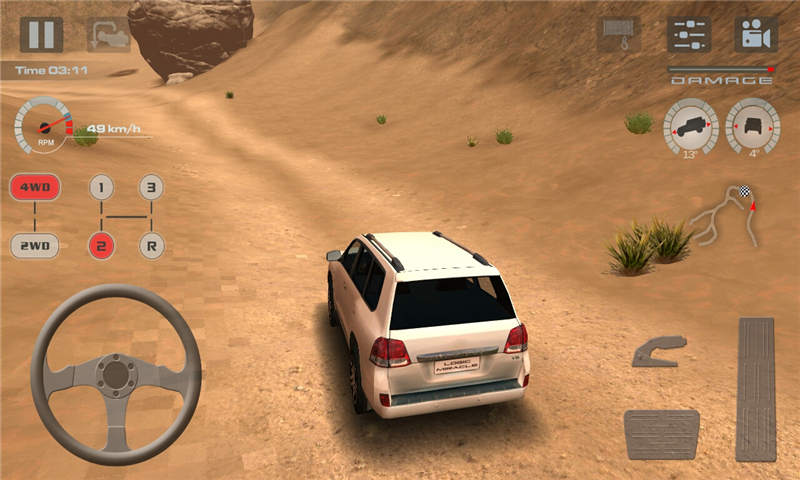The image size is (800, 480).
Task: Shift into third gear
Action: [151, 187]
